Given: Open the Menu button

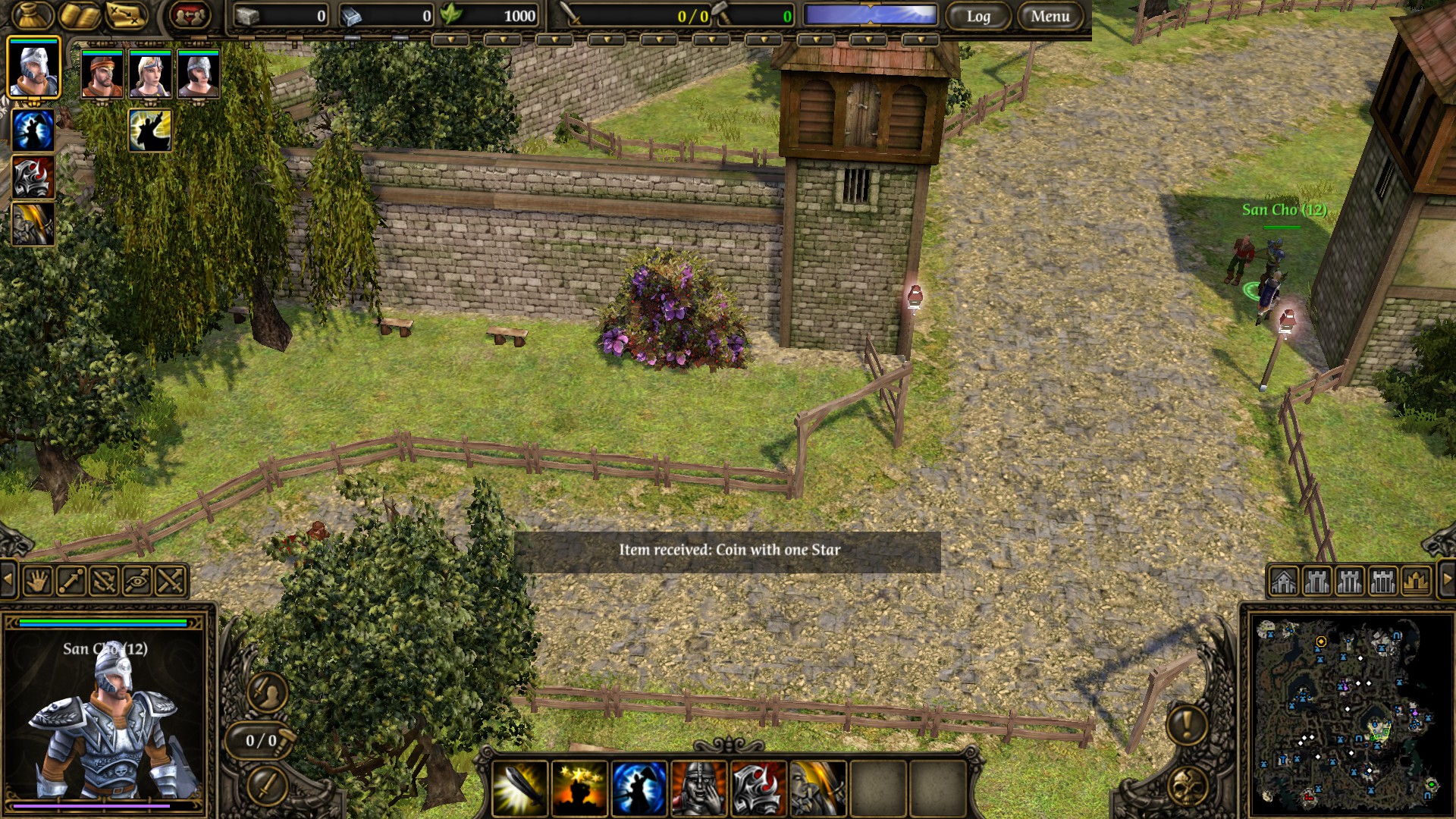Looking at the screenshot, I should point(1050,16).
